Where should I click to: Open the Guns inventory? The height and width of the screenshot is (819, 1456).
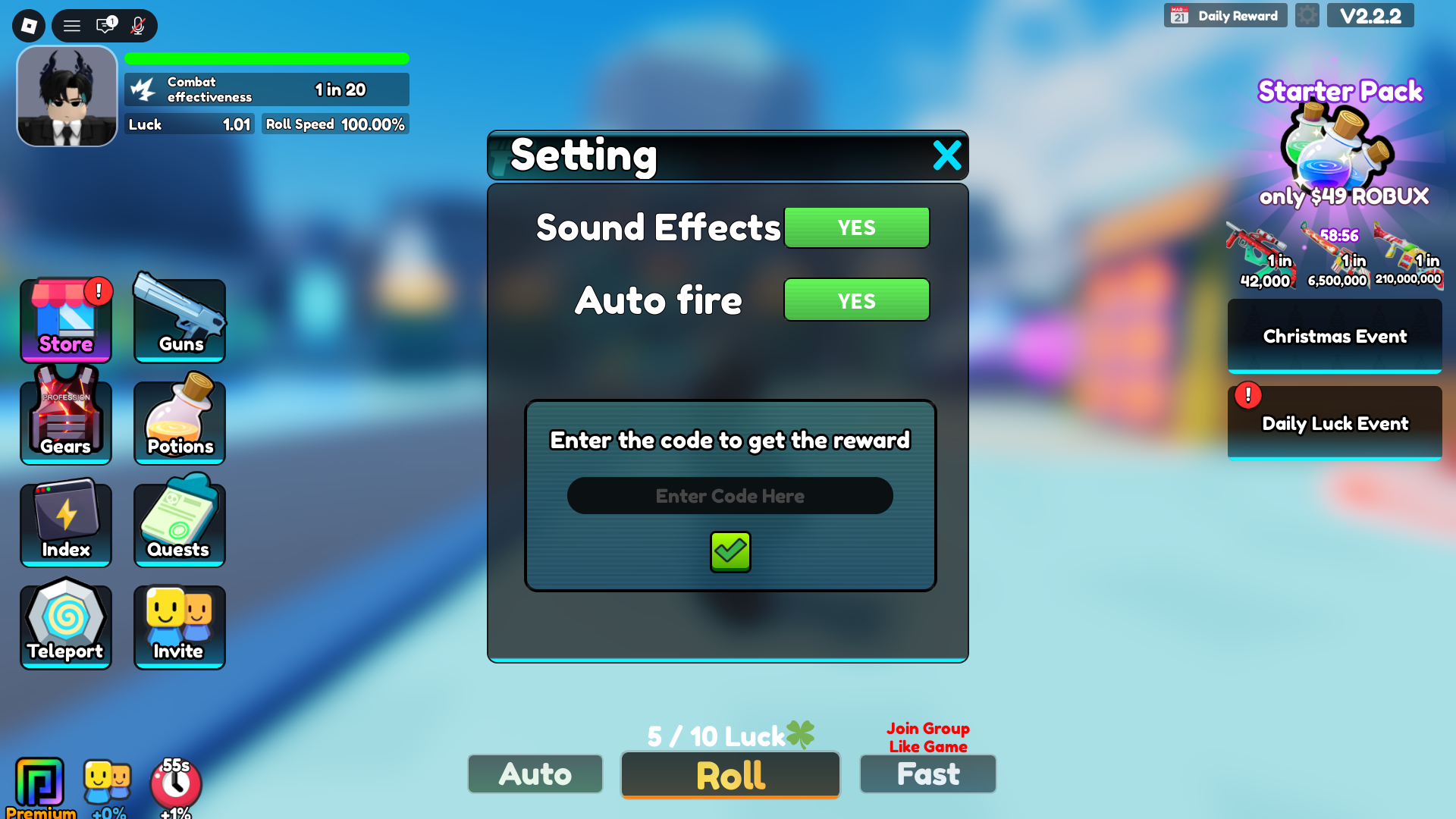point(179,318)
